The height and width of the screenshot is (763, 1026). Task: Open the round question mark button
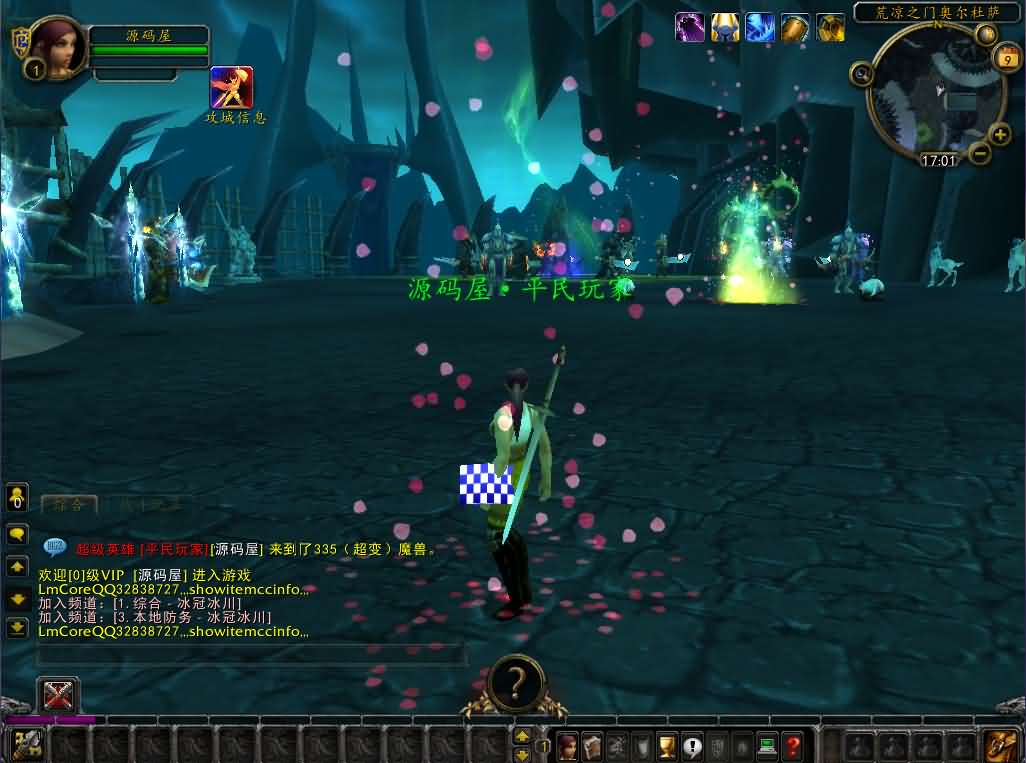coord(516,682)
